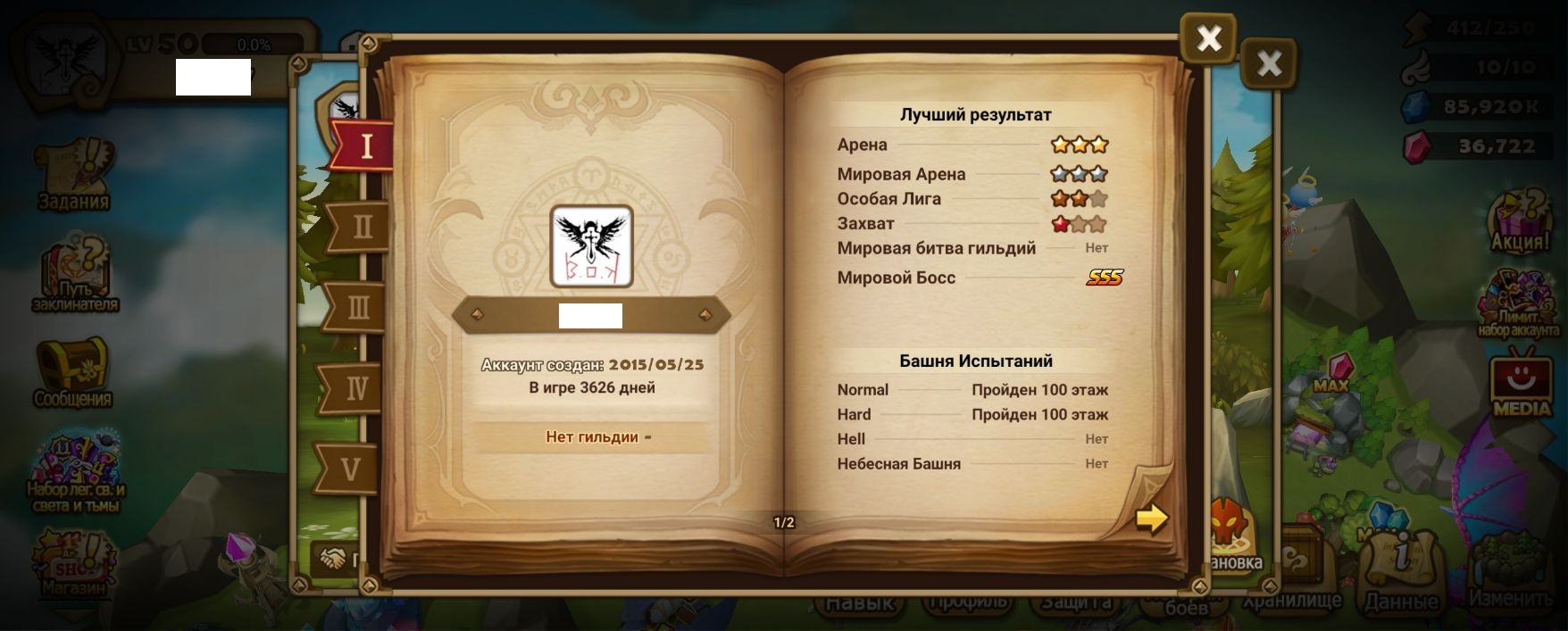Screen dimensions: 1568x631
Task: Click the winged emblem profile avatar
Action: point(591,246)
